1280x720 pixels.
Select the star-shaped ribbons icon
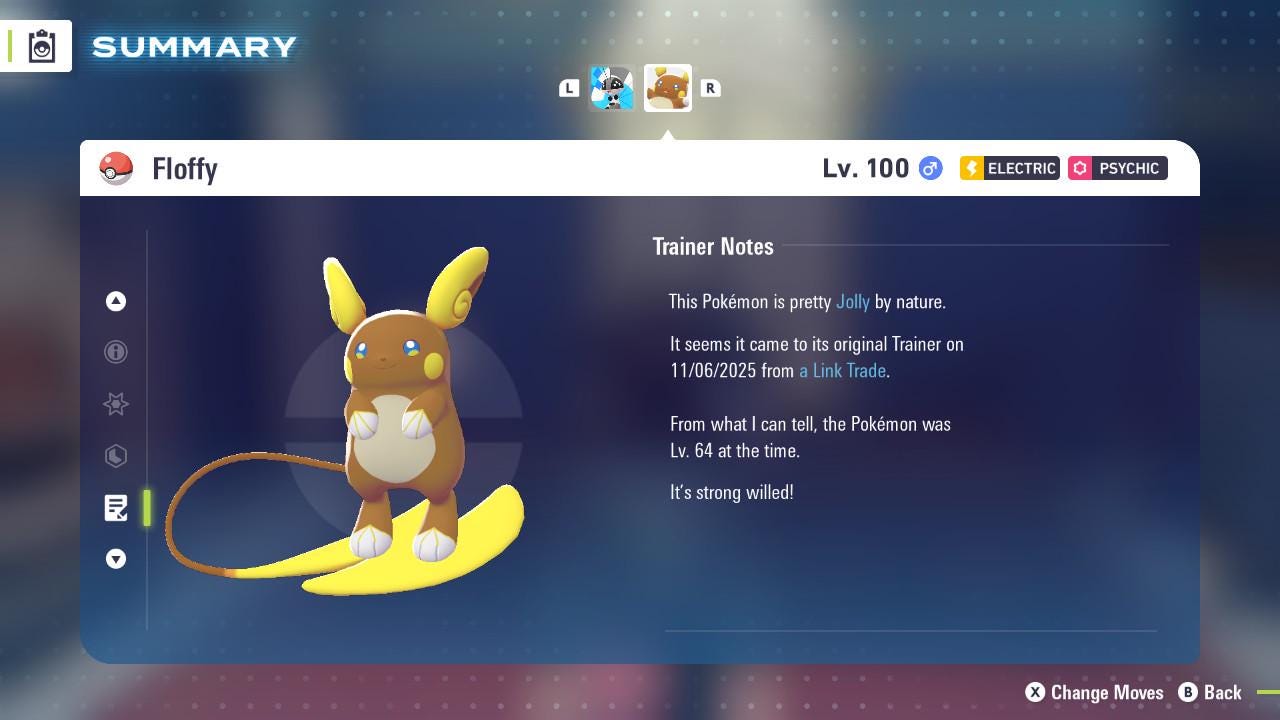point(116,404)
